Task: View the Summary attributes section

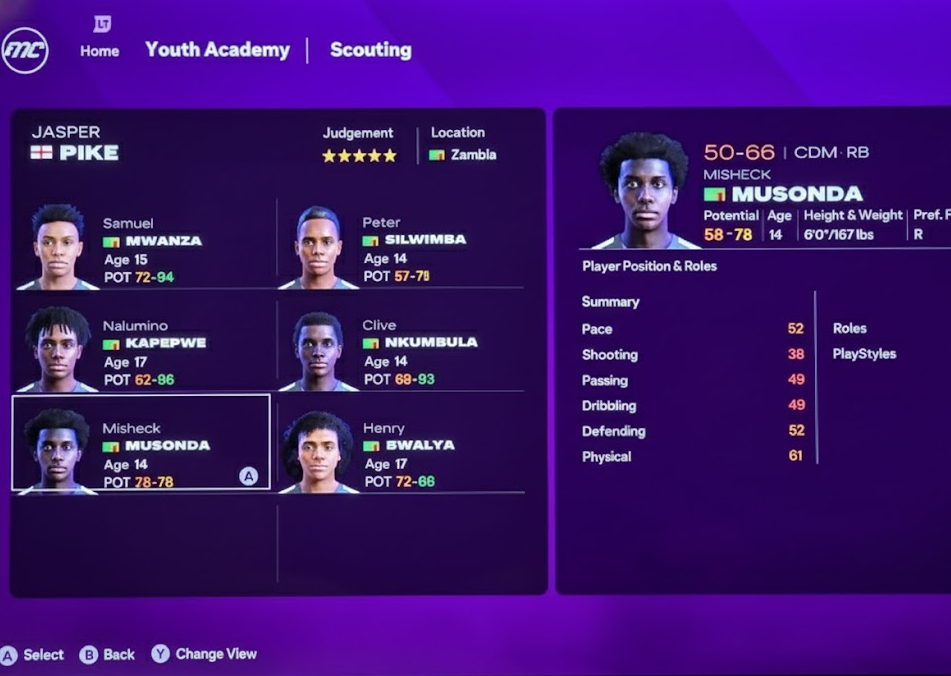Action: click(610, 302)
